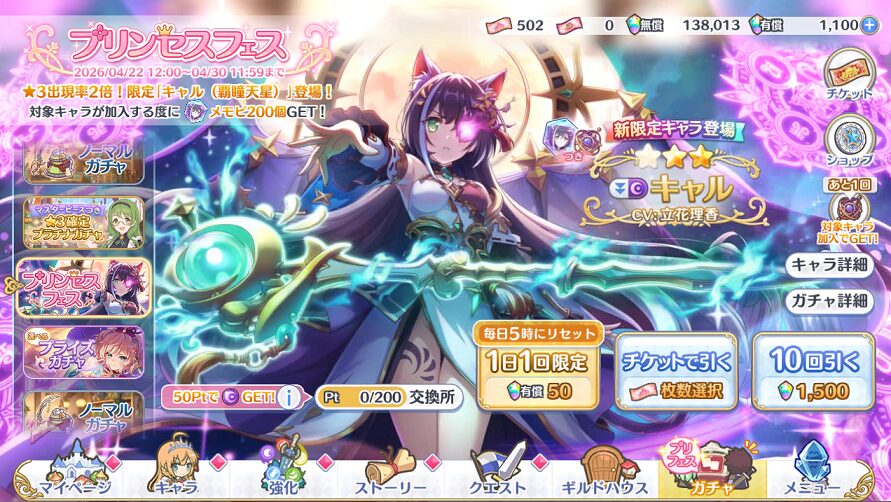The width and height of the screenshot is (891, 502).
Task: Select the プリンセスフェス gacha banner
Action: (84, 287)
